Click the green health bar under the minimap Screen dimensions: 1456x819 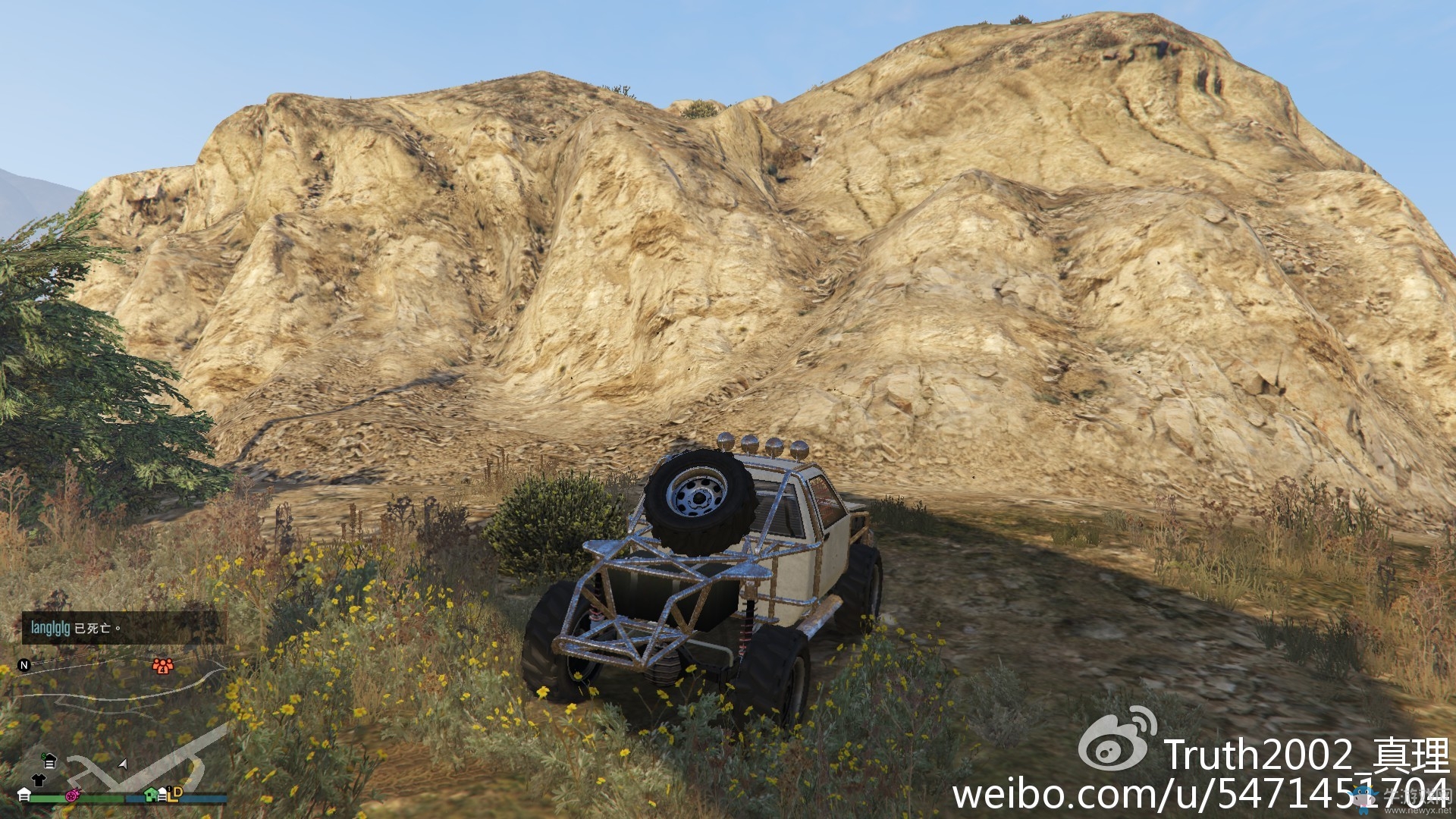click(76, 799)
